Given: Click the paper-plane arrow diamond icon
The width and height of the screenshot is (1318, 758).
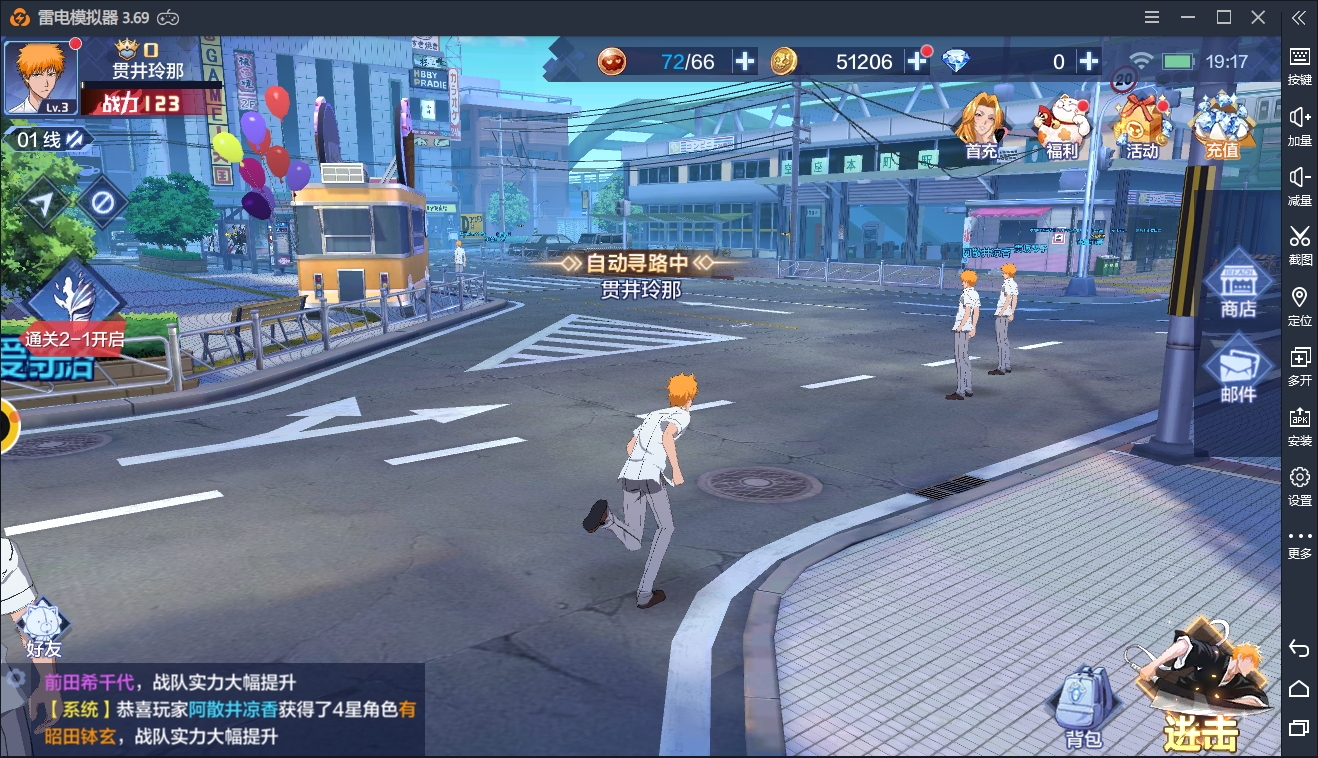Looking at the screenshot, I should click(x=42, y=203).
